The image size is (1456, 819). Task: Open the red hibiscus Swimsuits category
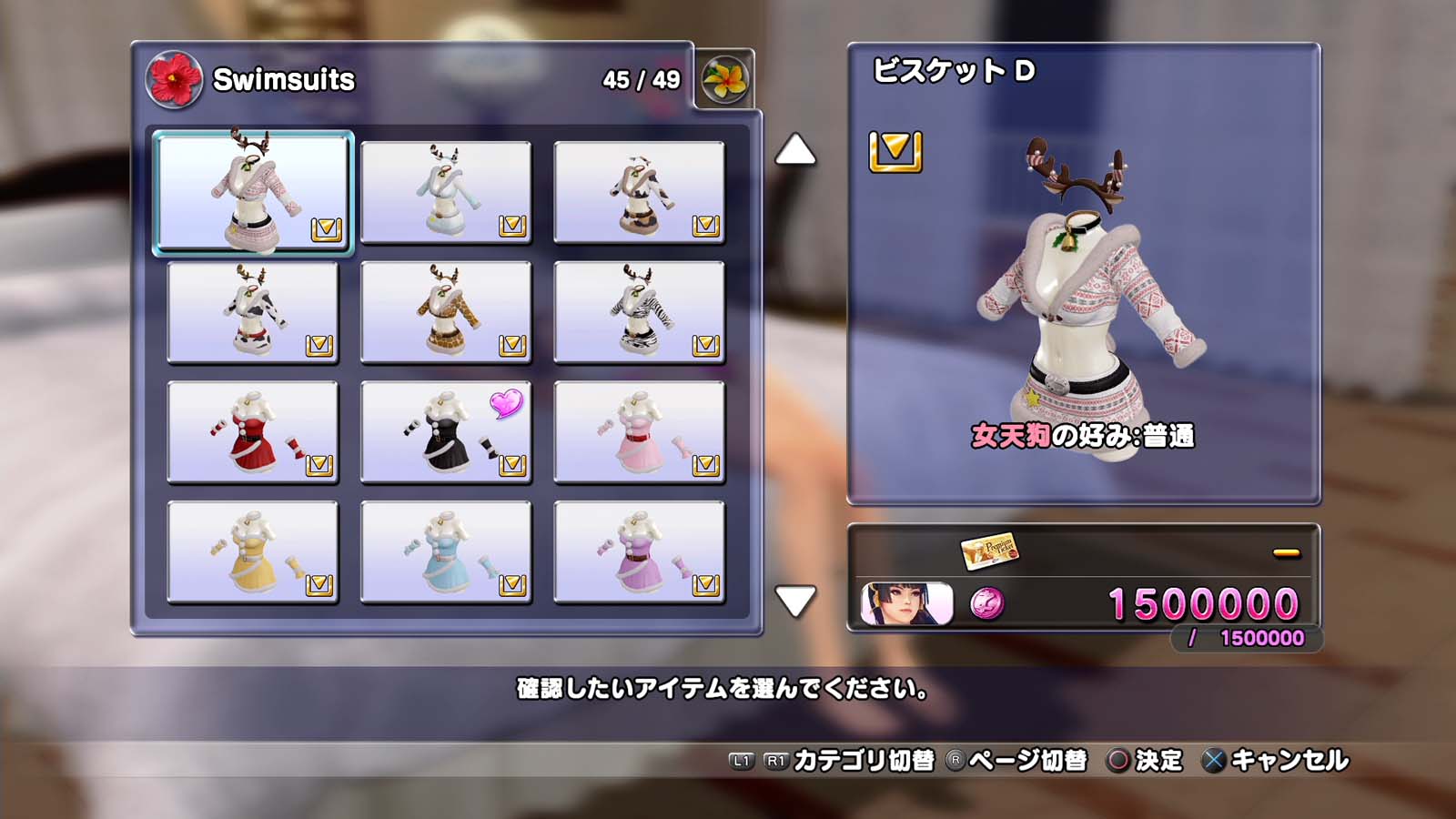coord(173,80)
